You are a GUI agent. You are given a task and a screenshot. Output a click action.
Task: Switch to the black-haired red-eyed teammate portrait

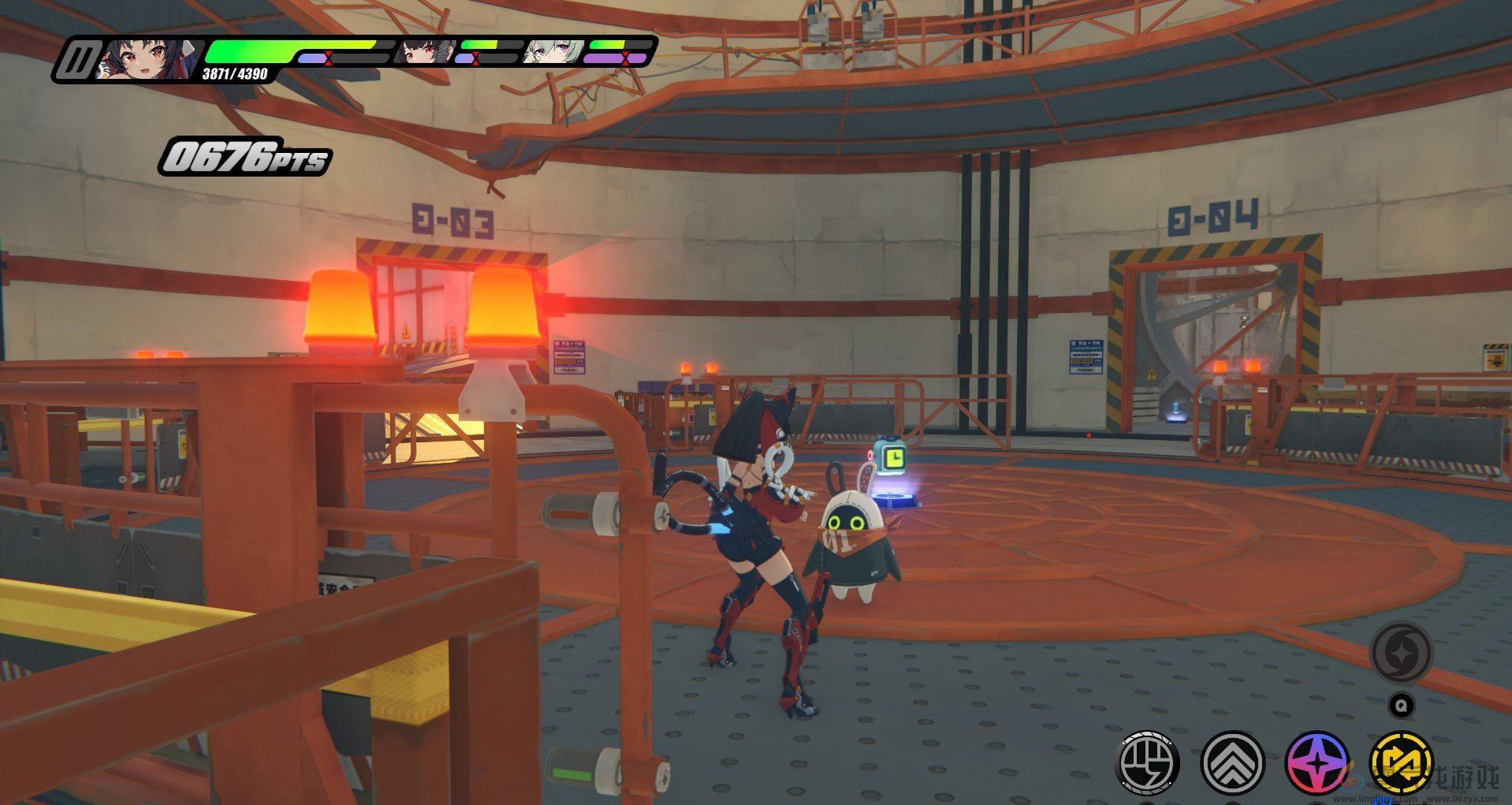point(423,52)
